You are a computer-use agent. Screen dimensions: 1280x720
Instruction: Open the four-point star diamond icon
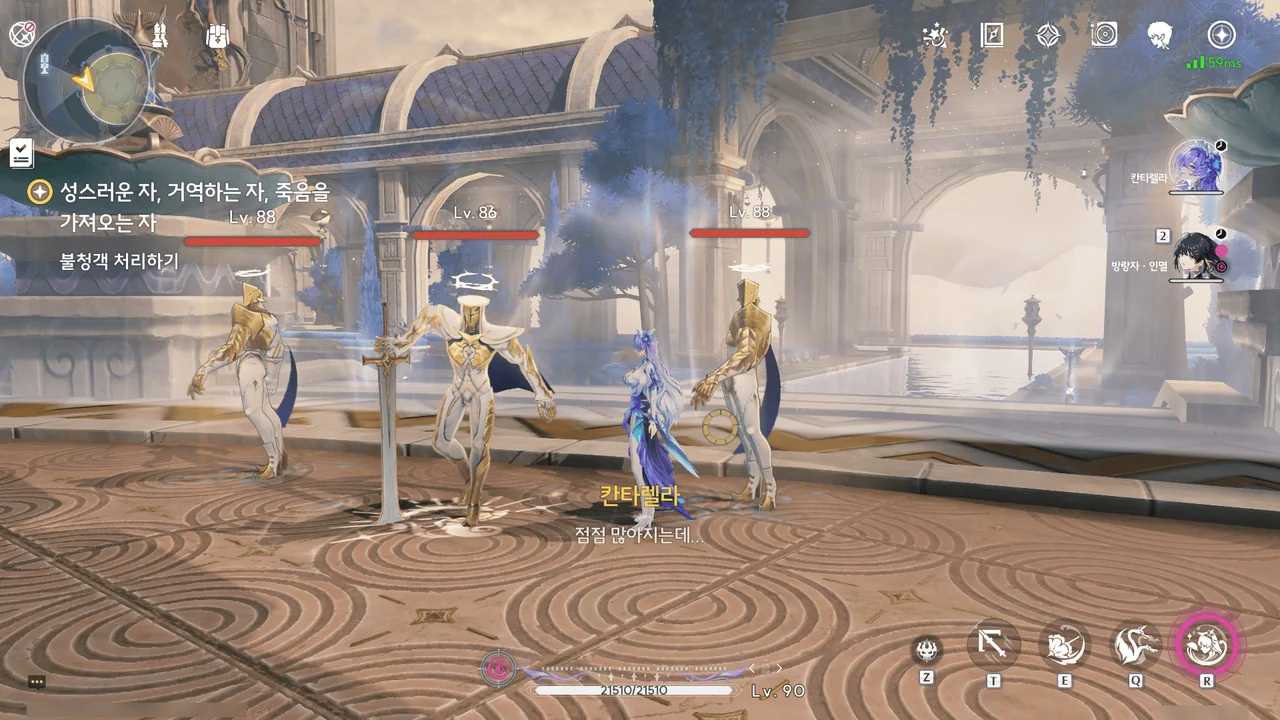1047,36
